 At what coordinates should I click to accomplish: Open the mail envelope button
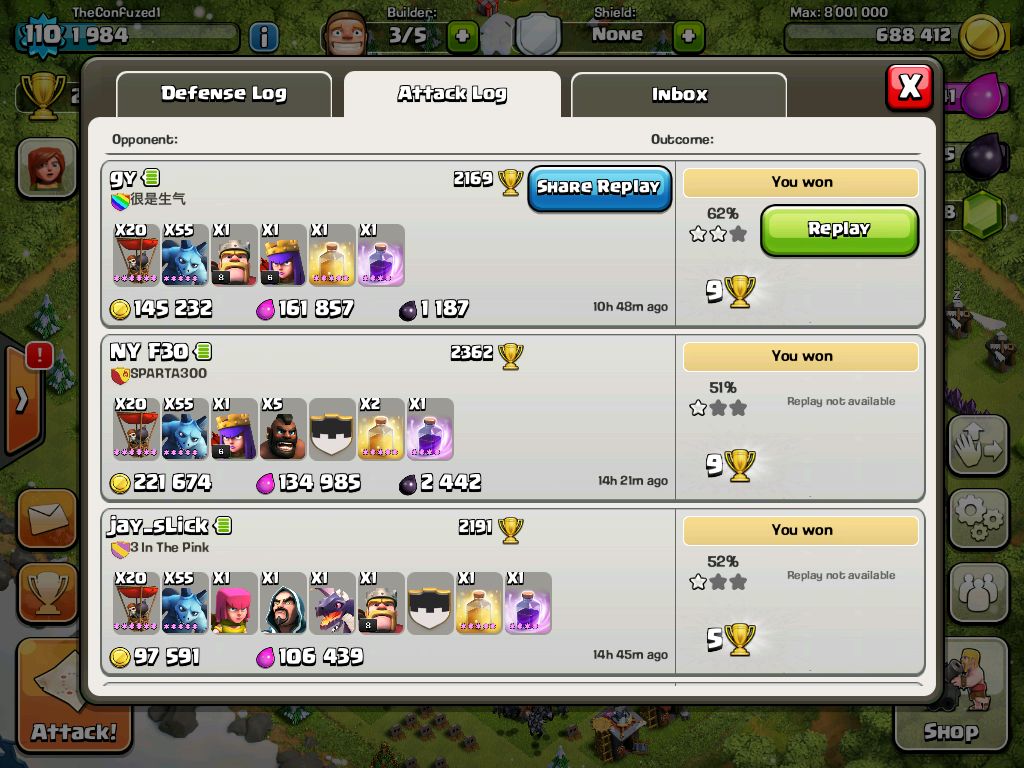pos(46,518)
